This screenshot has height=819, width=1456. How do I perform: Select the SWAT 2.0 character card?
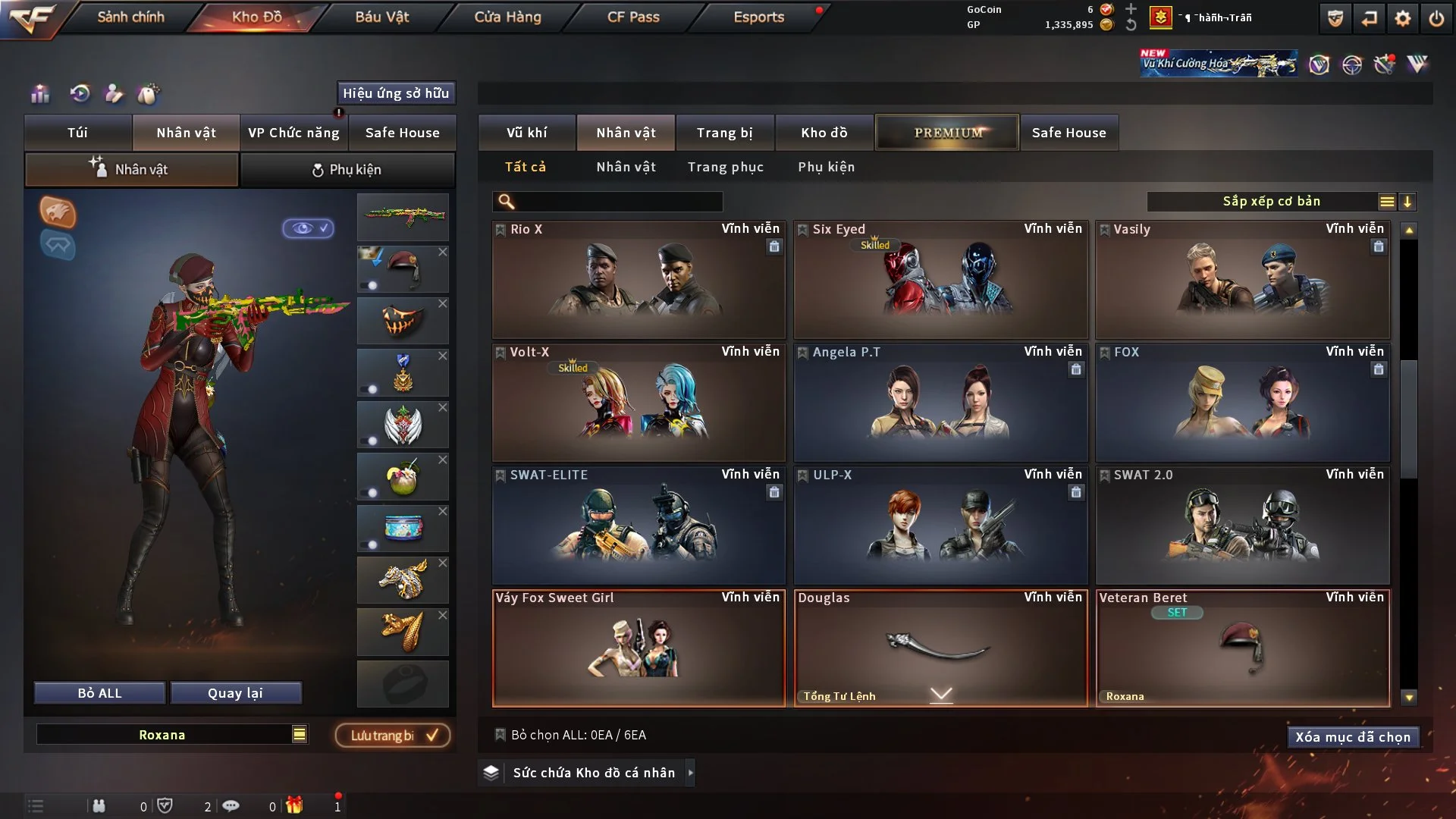tap(1242, 526)
